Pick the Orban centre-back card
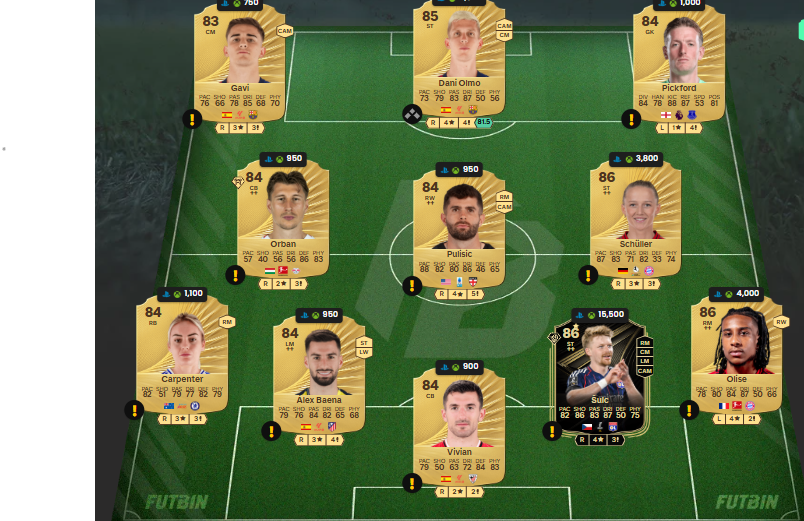 click(x=282, y=215)
